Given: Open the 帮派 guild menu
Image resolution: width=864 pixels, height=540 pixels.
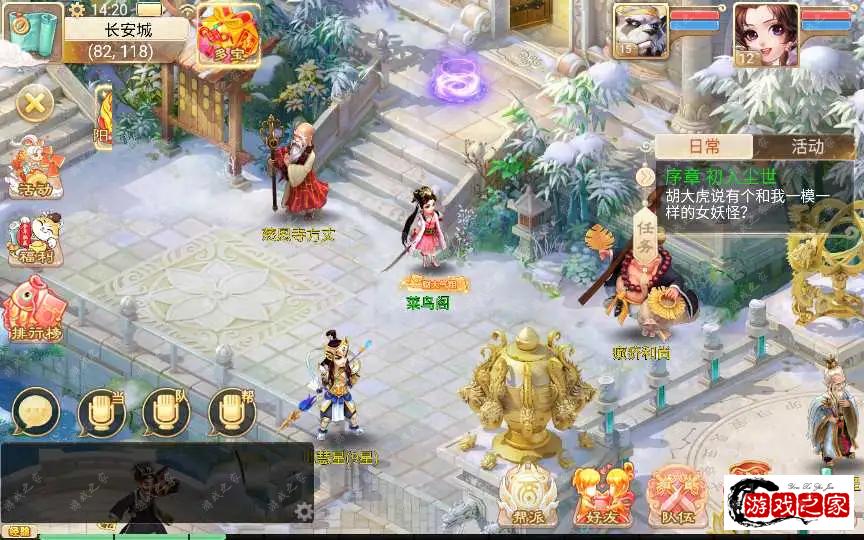Looking at the screenshot, I should pos(528,491).
